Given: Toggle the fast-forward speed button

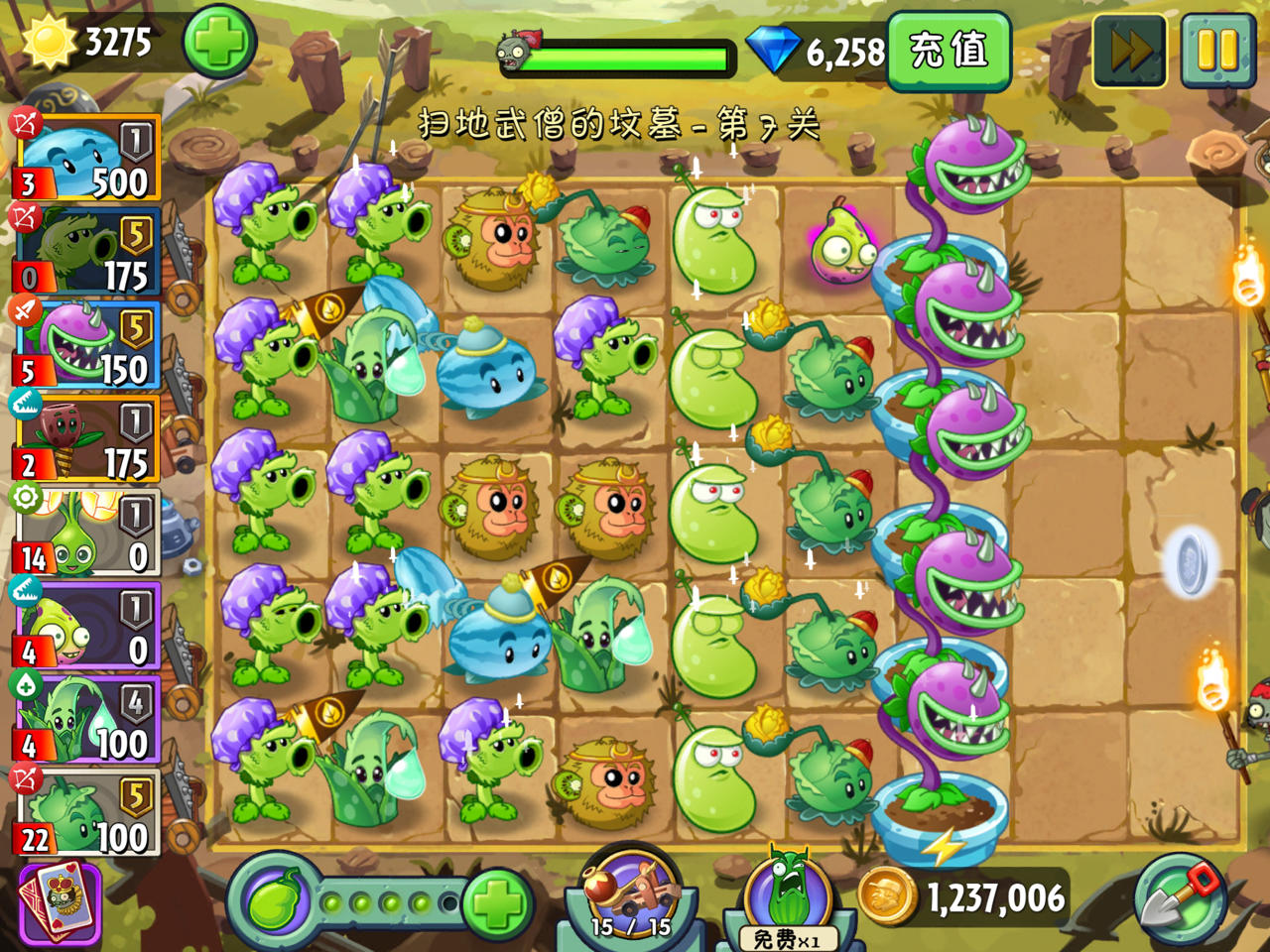Looking at the screenshot, I should click(x=1132, y=47).
